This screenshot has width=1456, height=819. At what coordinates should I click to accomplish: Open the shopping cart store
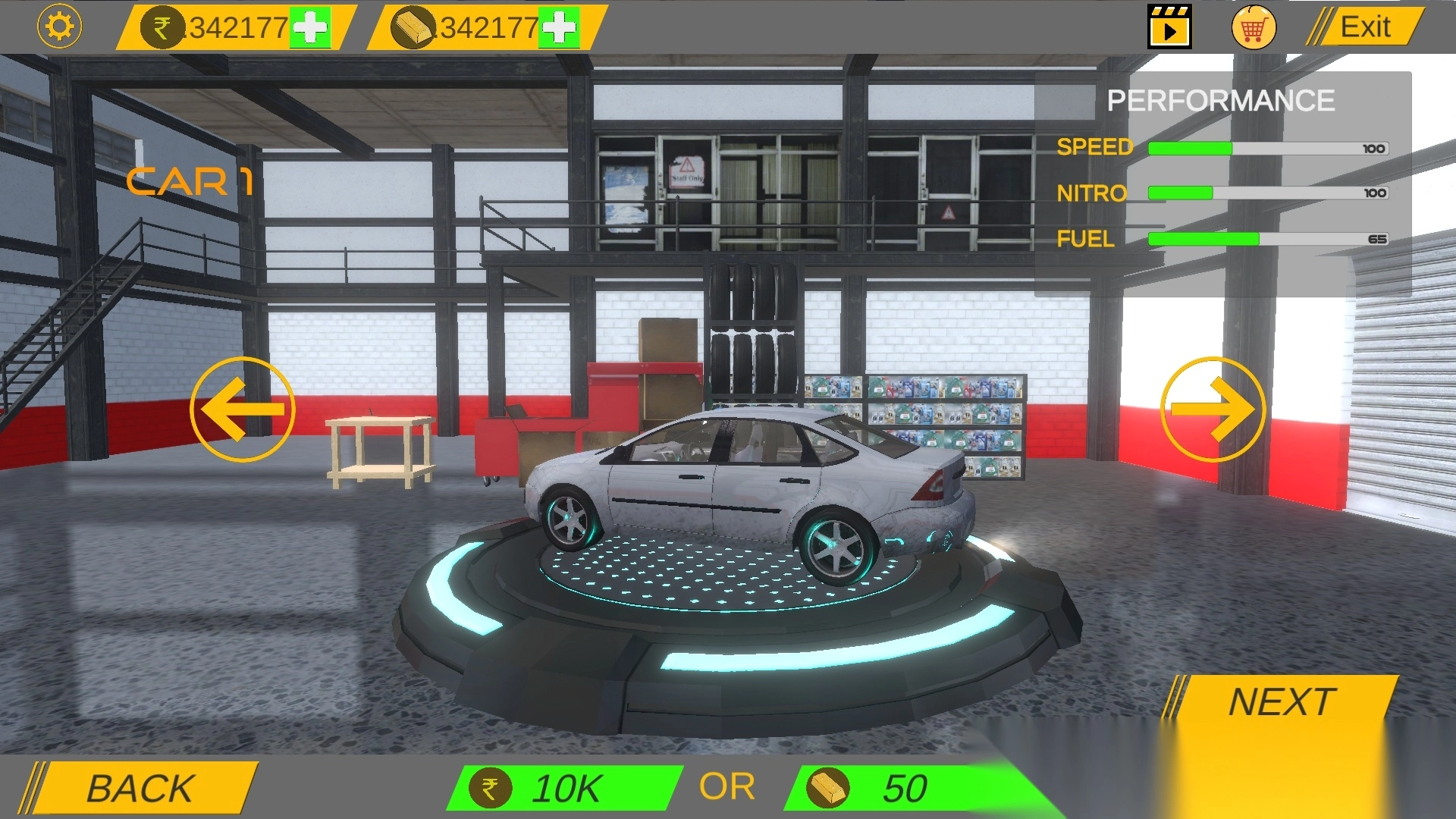[x=1253, y=28]
